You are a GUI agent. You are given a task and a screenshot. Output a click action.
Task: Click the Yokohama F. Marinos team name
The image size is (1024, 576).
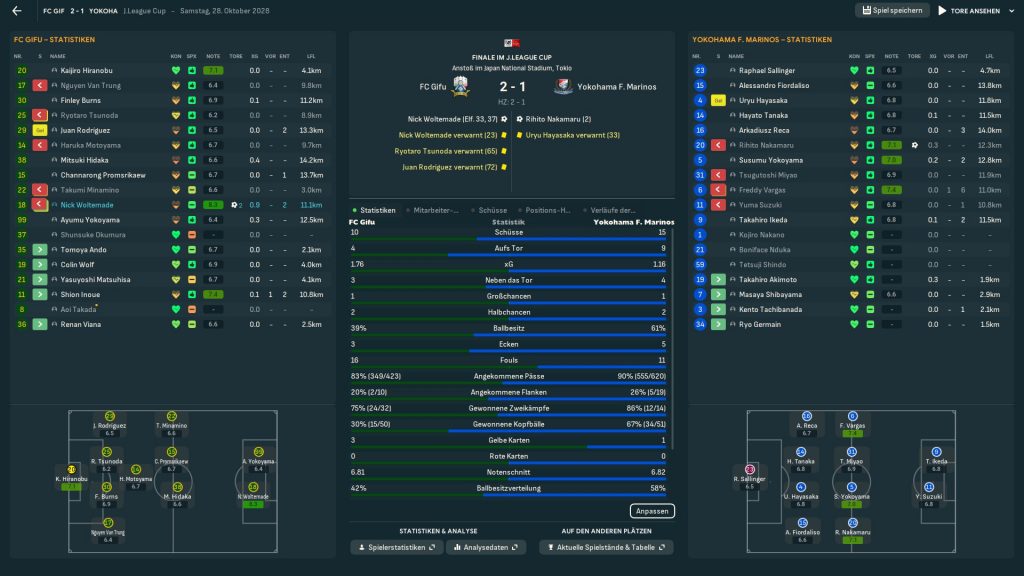(617, 87)
